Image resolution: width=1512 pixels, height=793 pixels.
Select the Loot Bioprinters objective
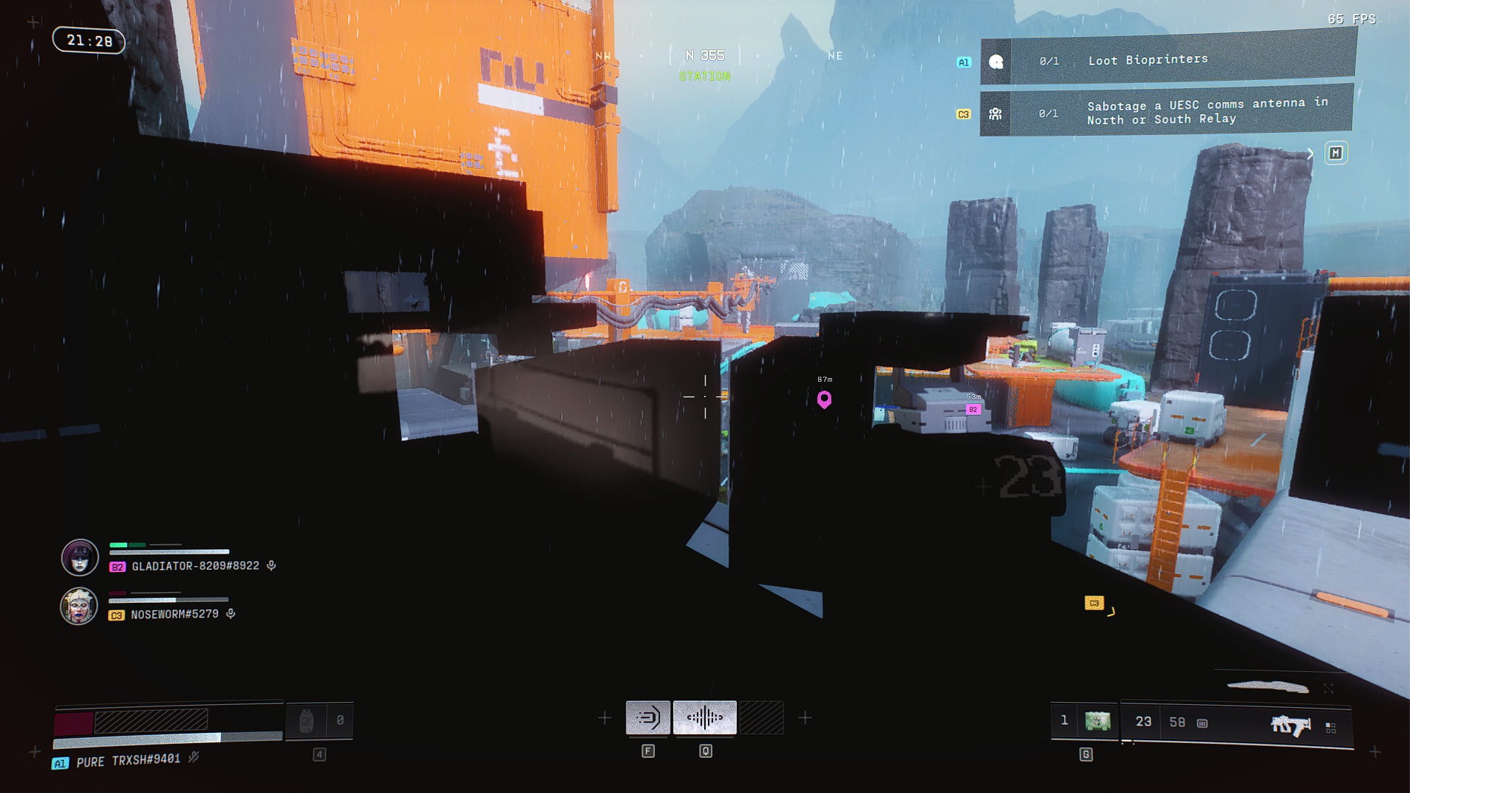[x=1168, y=60]
